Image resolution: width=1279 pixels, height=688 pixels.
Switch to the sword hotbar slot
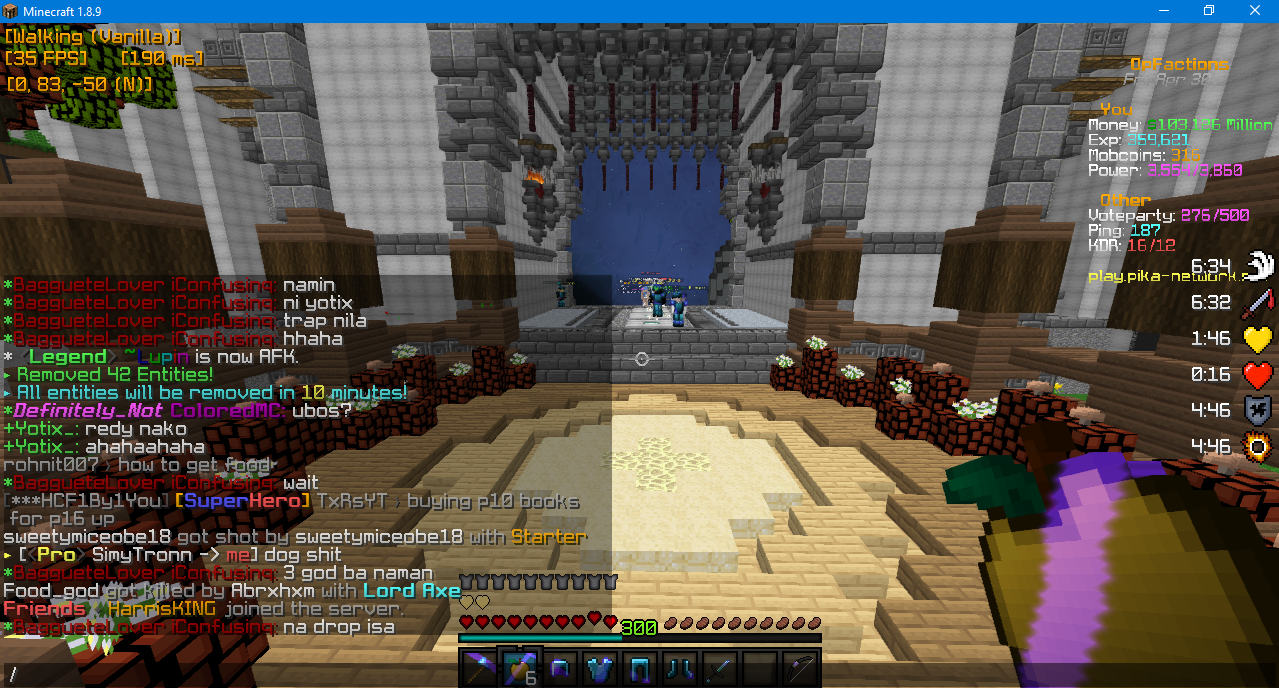tap(720, 666)
